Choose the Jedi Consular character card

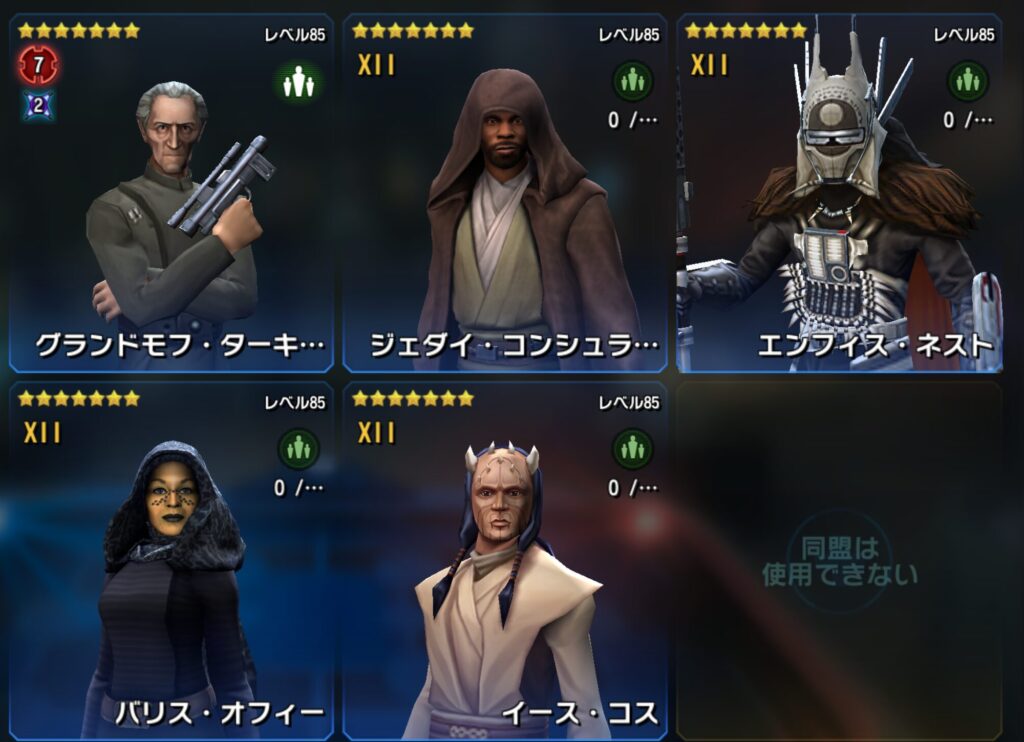505,195
